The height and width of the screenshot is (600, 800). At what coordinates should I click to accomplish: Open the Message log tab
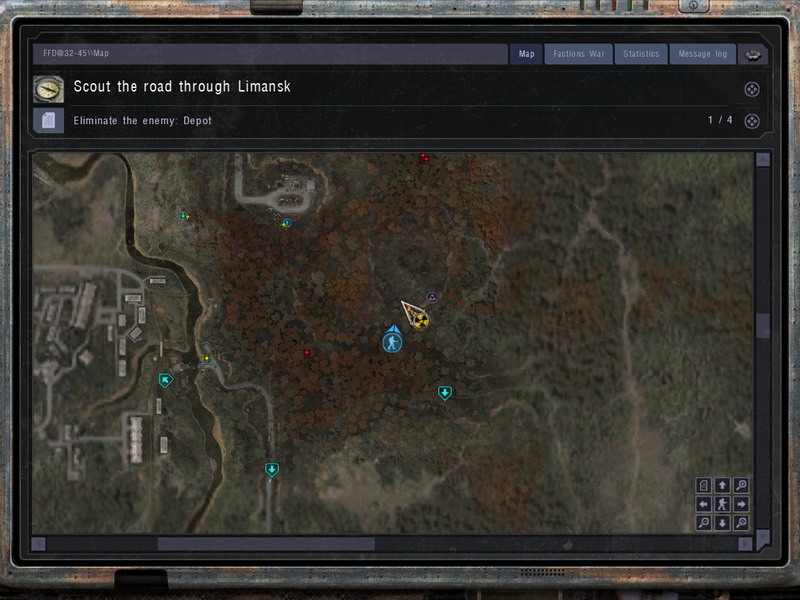(702, 54)
